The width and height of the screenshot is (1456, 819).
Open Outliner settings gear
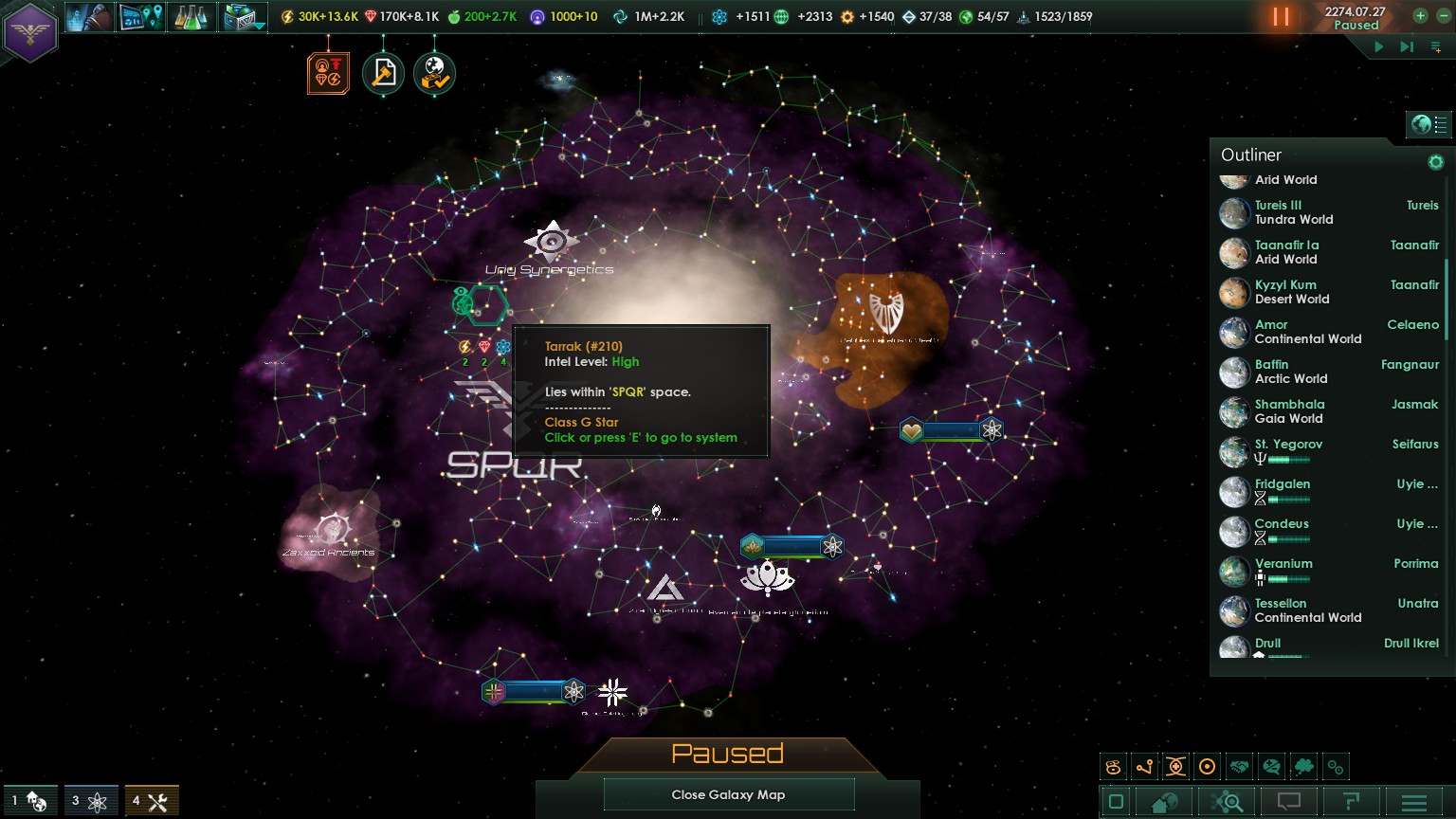click(x=1435, y=162)
